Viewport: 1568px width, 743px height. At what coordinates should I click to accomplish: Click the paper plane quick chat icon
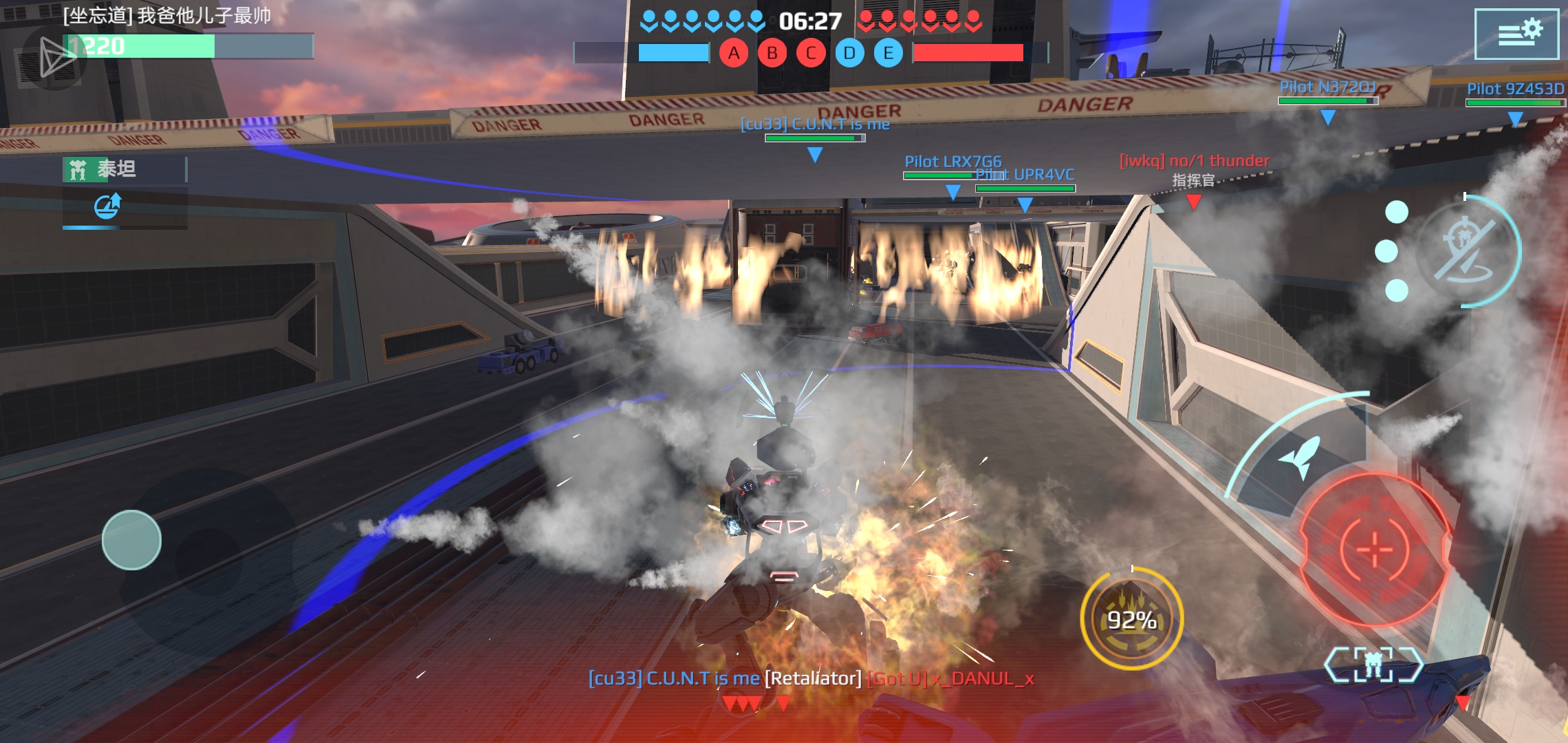point(56,56)
